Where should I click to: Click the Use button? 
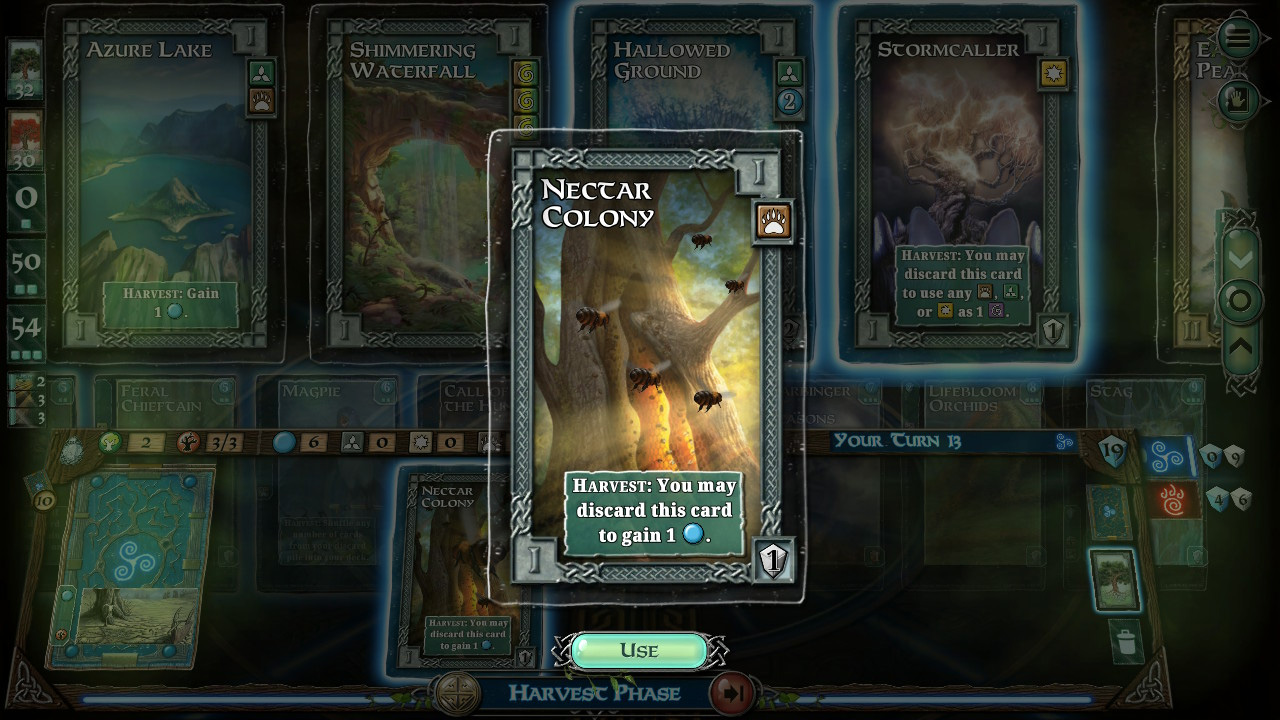point(639,651)
